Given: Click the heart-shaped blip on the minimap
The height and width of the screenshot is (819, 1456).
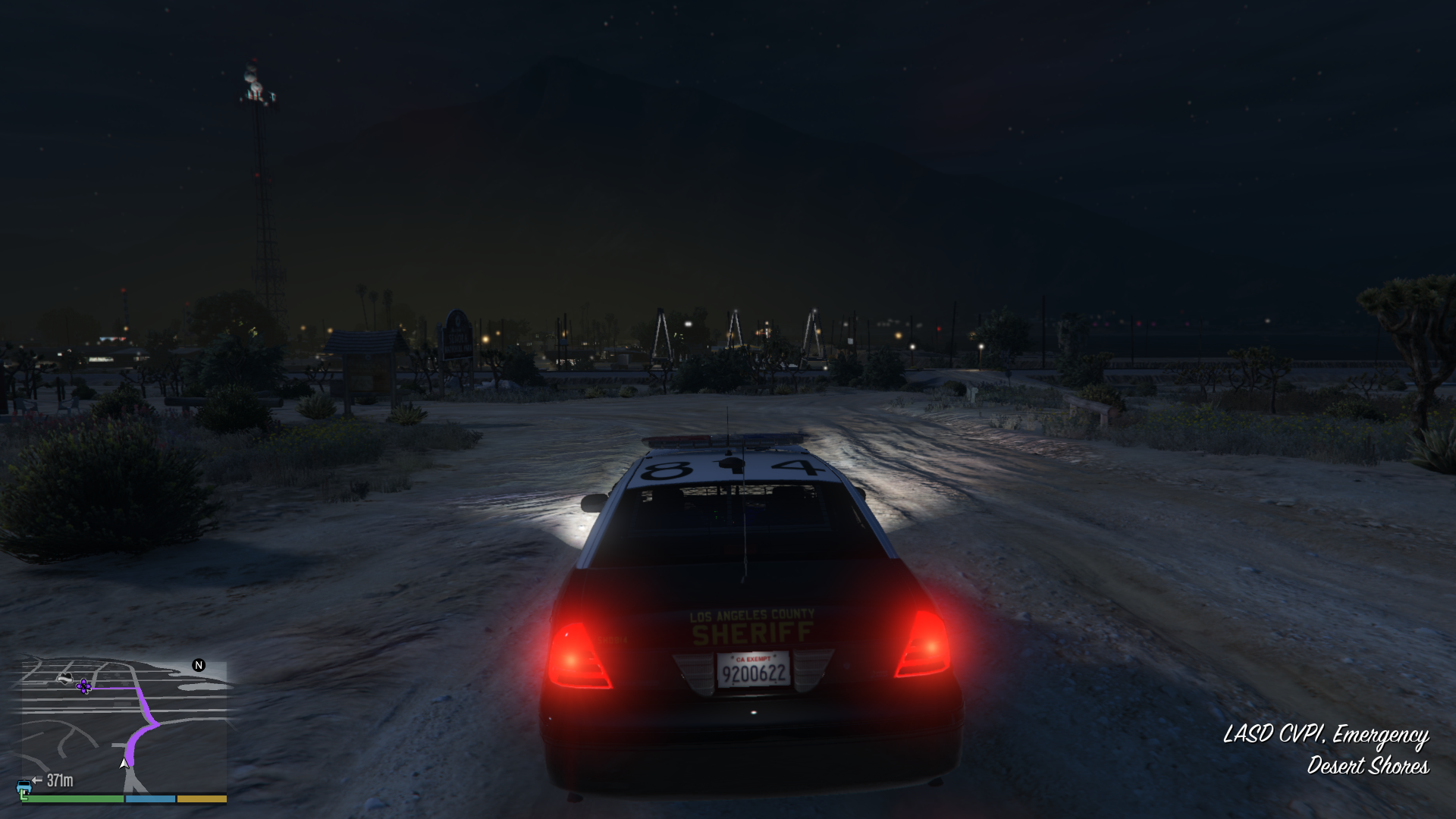Looking at the screenshot, I should [x=65, y=678].
